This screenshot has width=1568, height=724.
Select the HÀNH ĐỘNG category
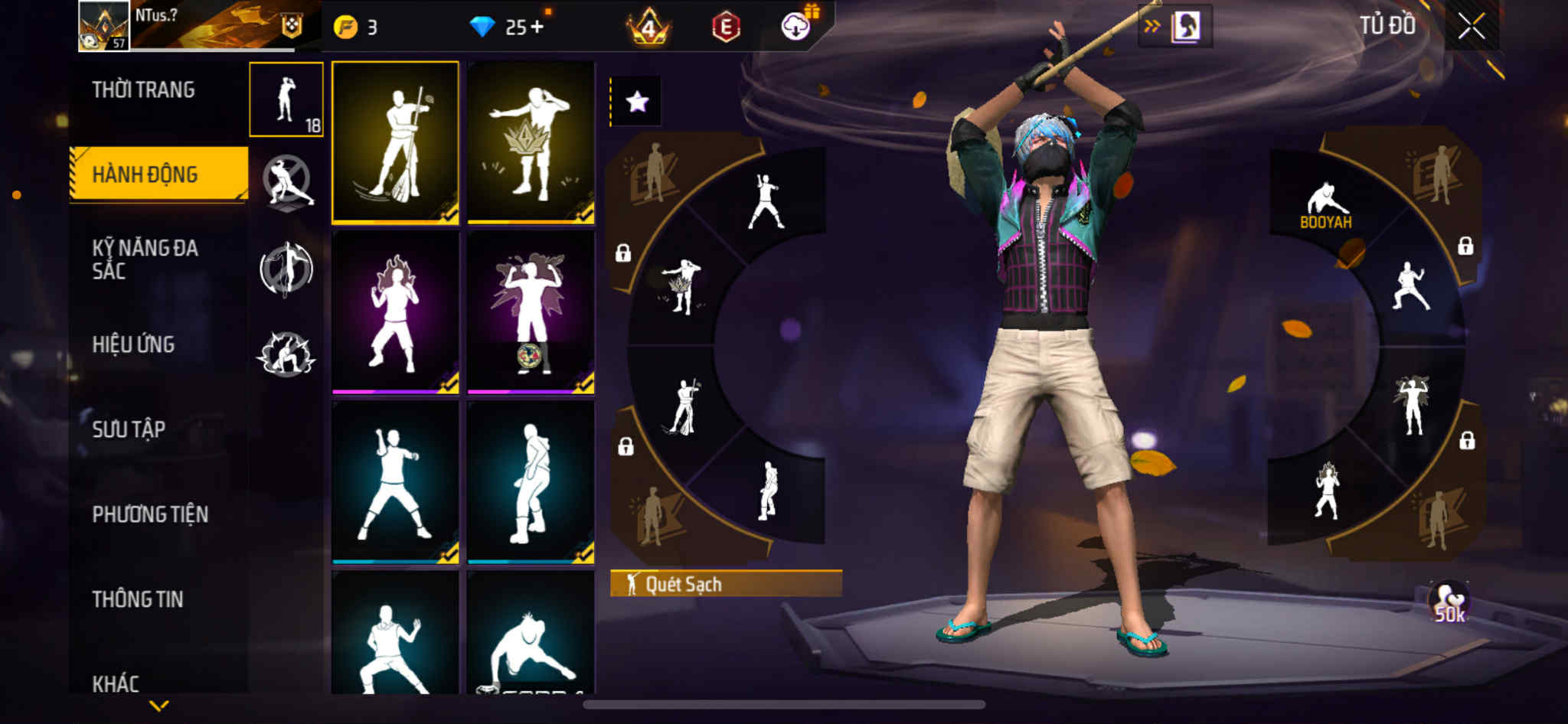pyautogui.click(x=145, y=174)
